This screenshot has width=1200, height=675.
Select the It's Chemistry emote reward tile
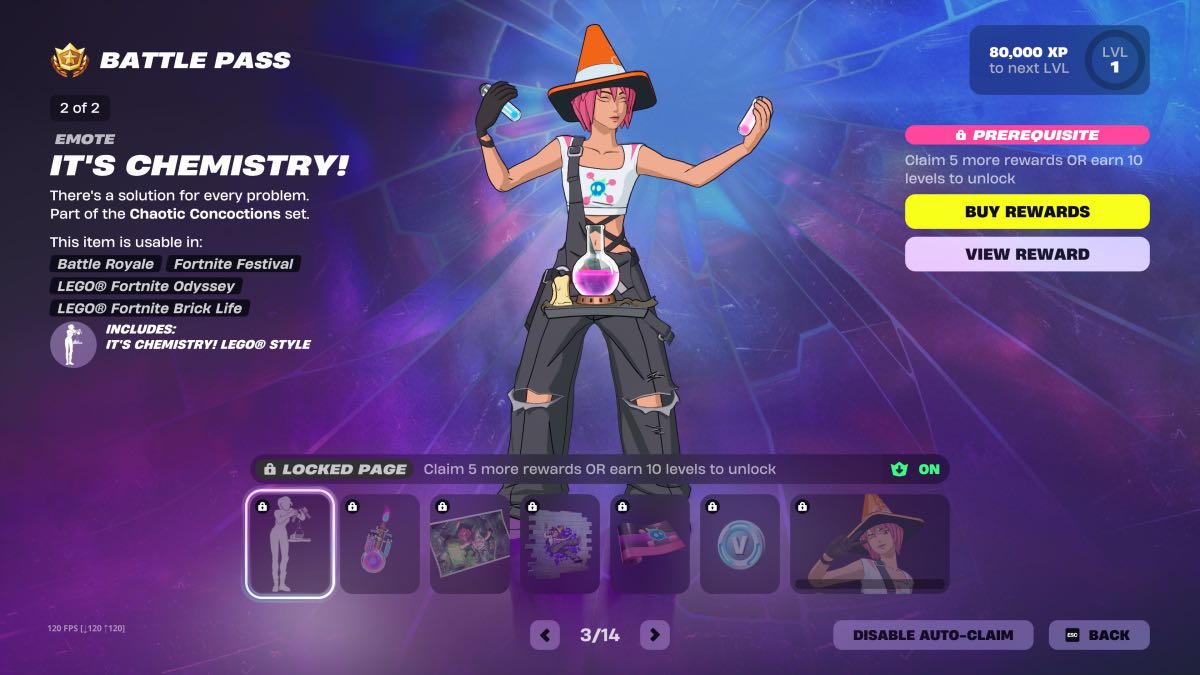pyautogui.click(x=290, y=544)
